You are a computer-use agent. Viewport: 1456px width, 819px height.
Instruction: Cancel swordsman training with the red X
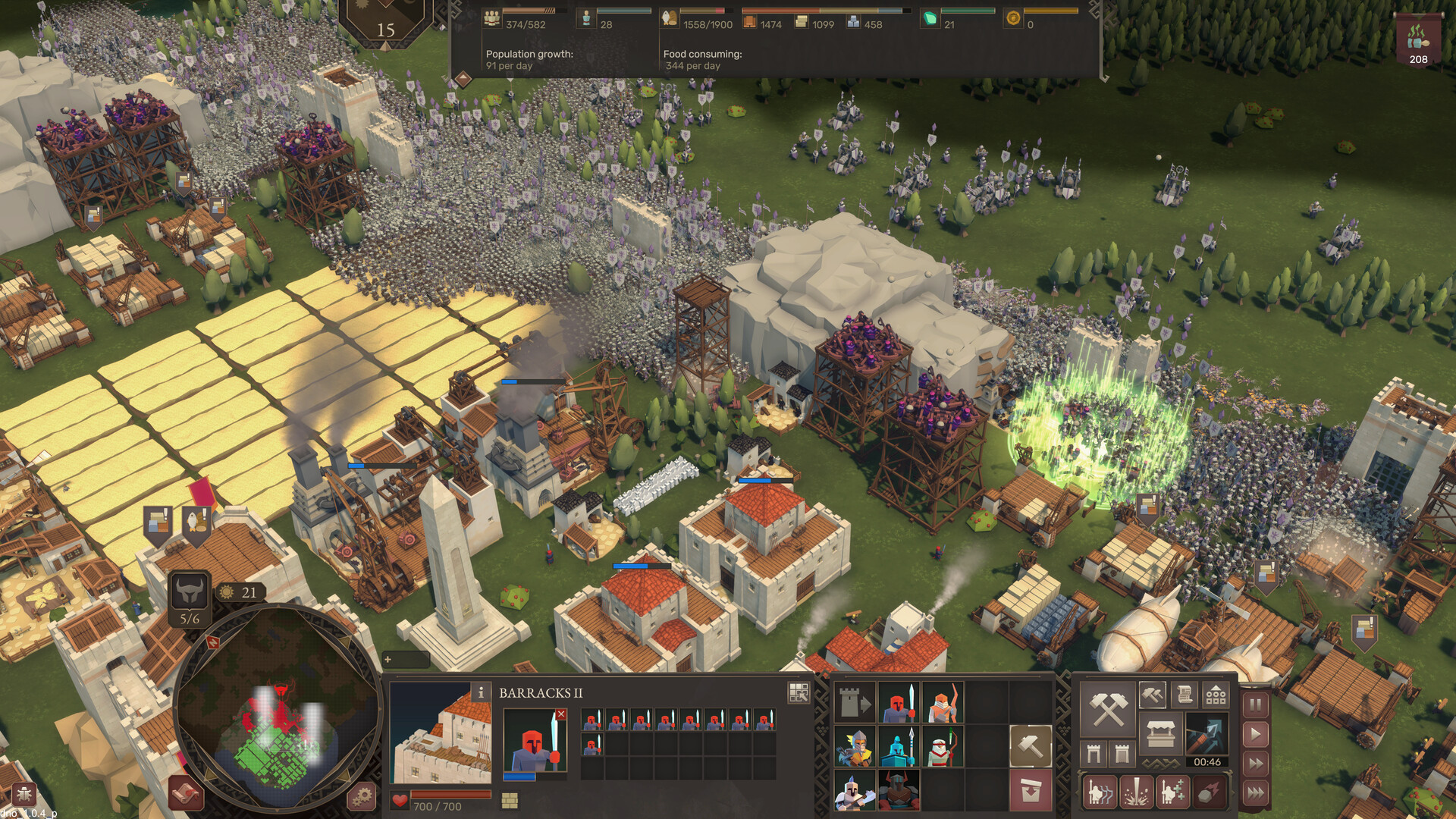point(560,714)
